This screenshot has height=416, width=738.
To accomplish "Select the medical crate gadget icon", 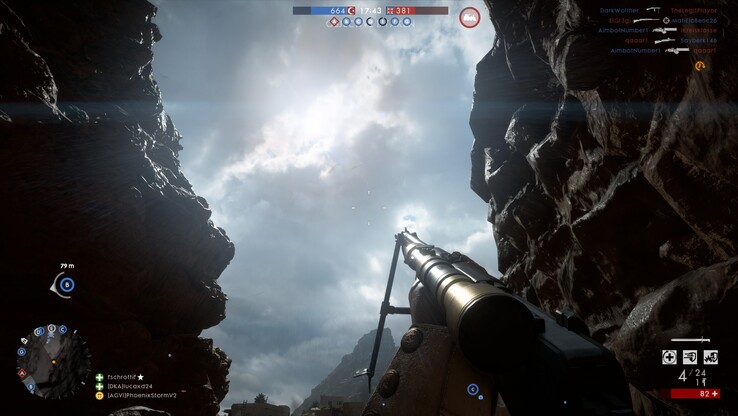I will coord(670,357).
